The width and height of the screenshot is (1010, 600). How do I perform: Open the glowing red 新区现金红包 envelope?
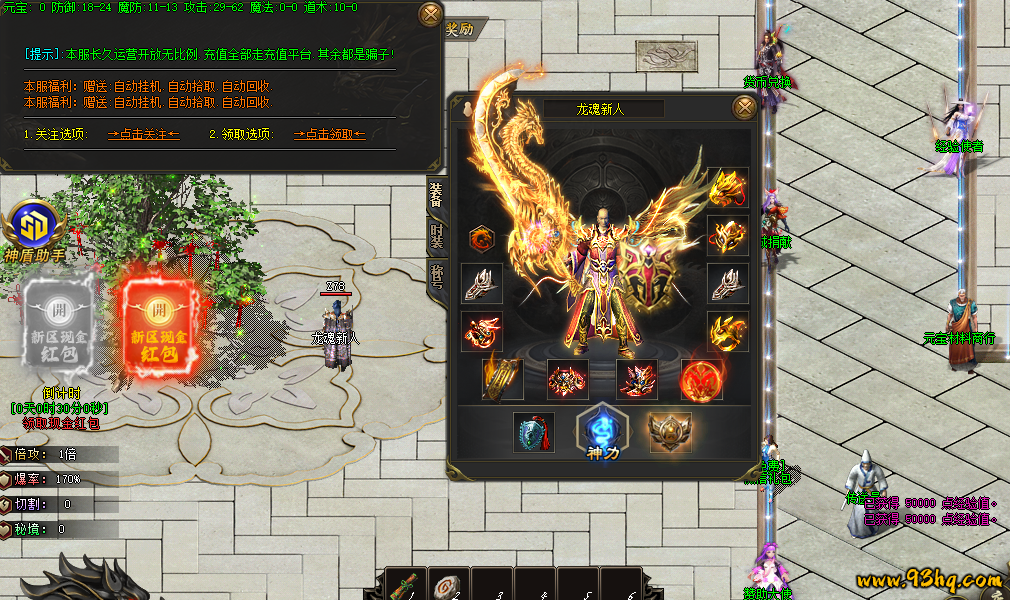click(x=156, y=321)
